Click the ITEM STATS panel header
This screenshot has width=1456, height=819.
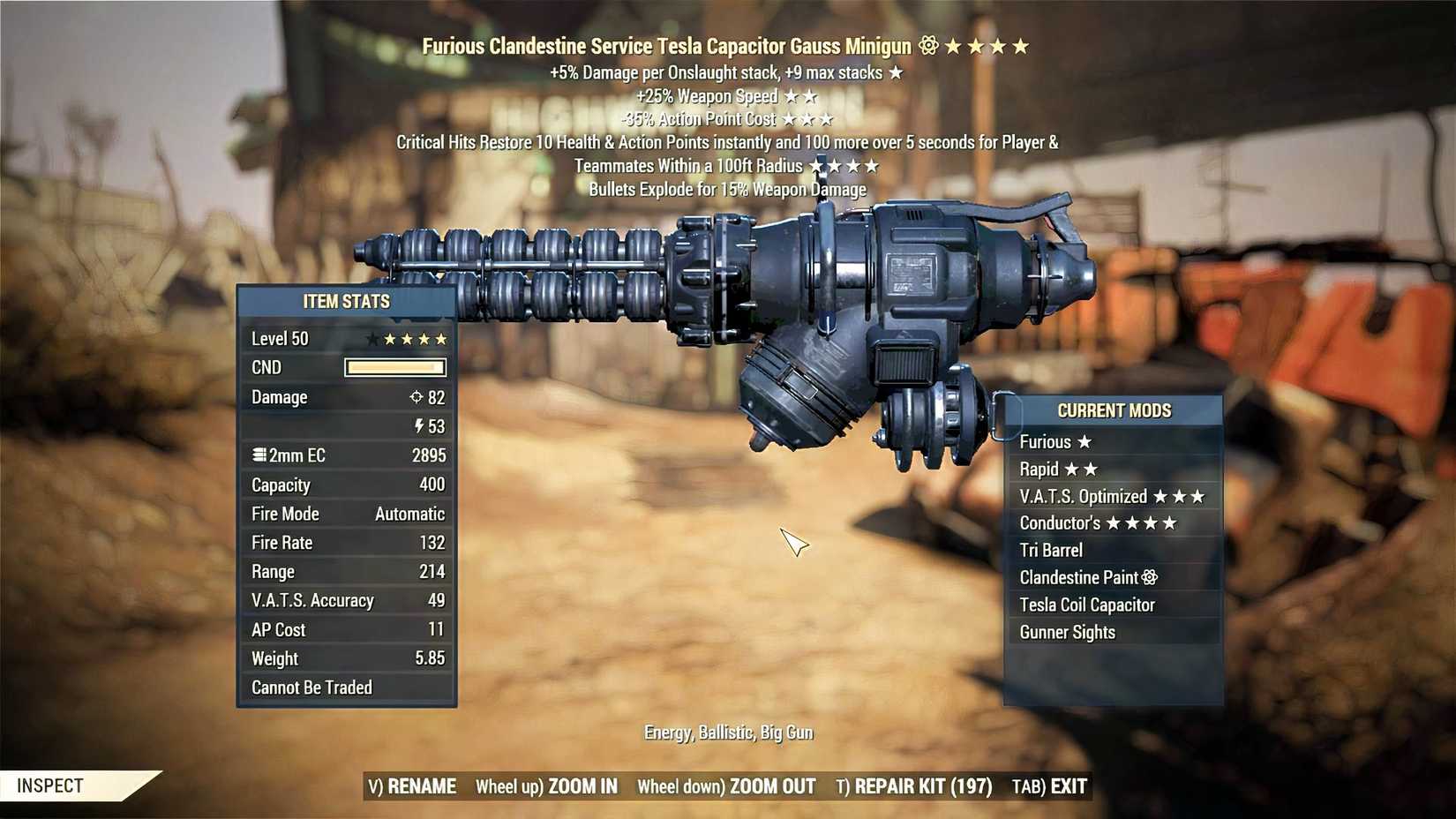pyautogui.click(x=347, y=301)
